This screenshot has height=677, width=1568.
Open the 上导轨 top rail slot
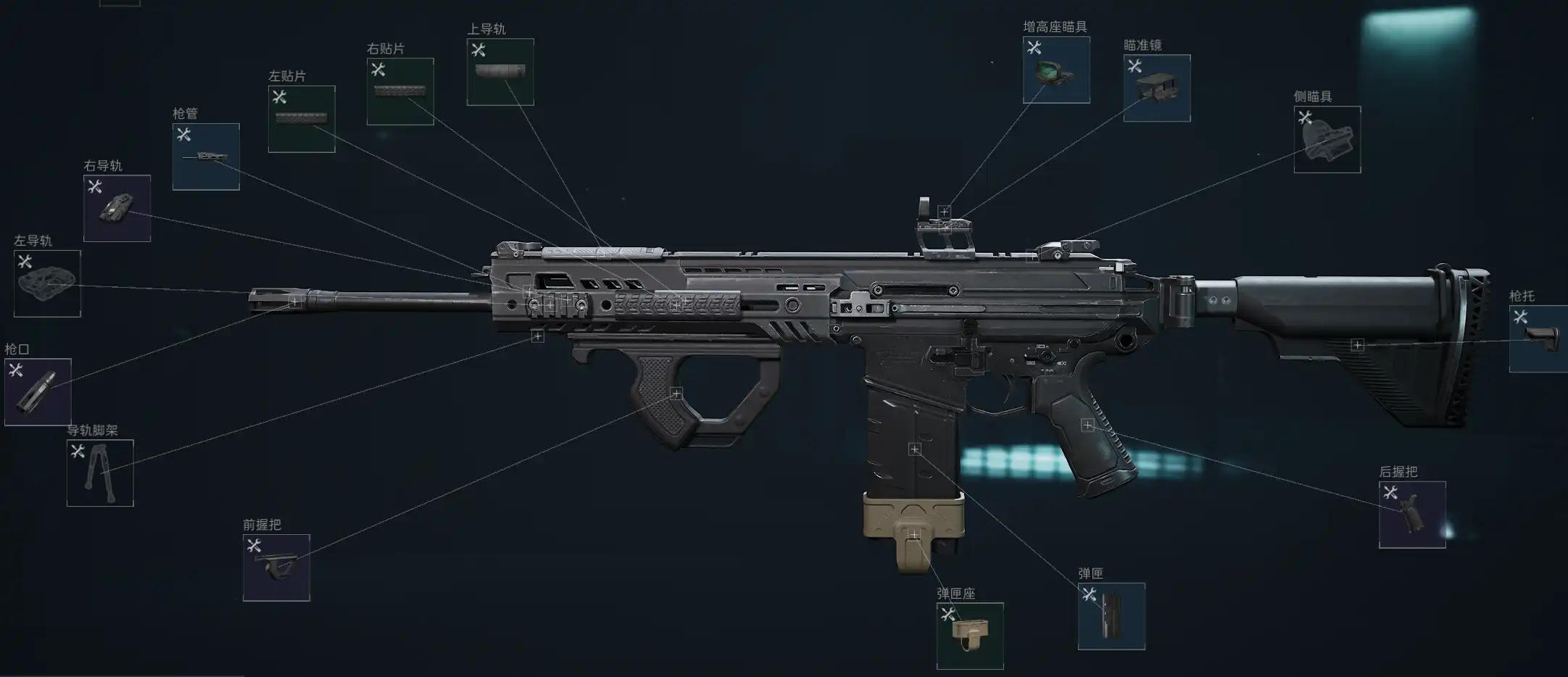click(x=500, y=72)
